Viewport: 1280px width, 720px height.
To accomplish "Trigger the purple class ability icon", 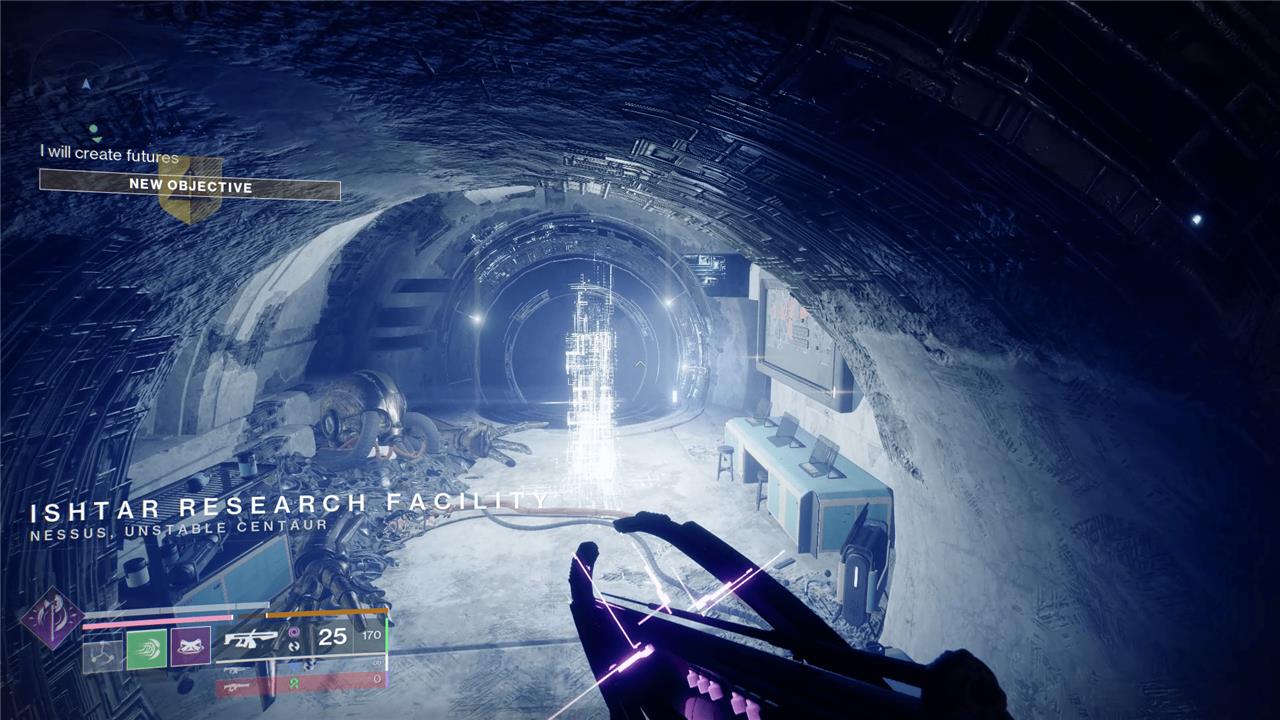I will coord(190,649).
